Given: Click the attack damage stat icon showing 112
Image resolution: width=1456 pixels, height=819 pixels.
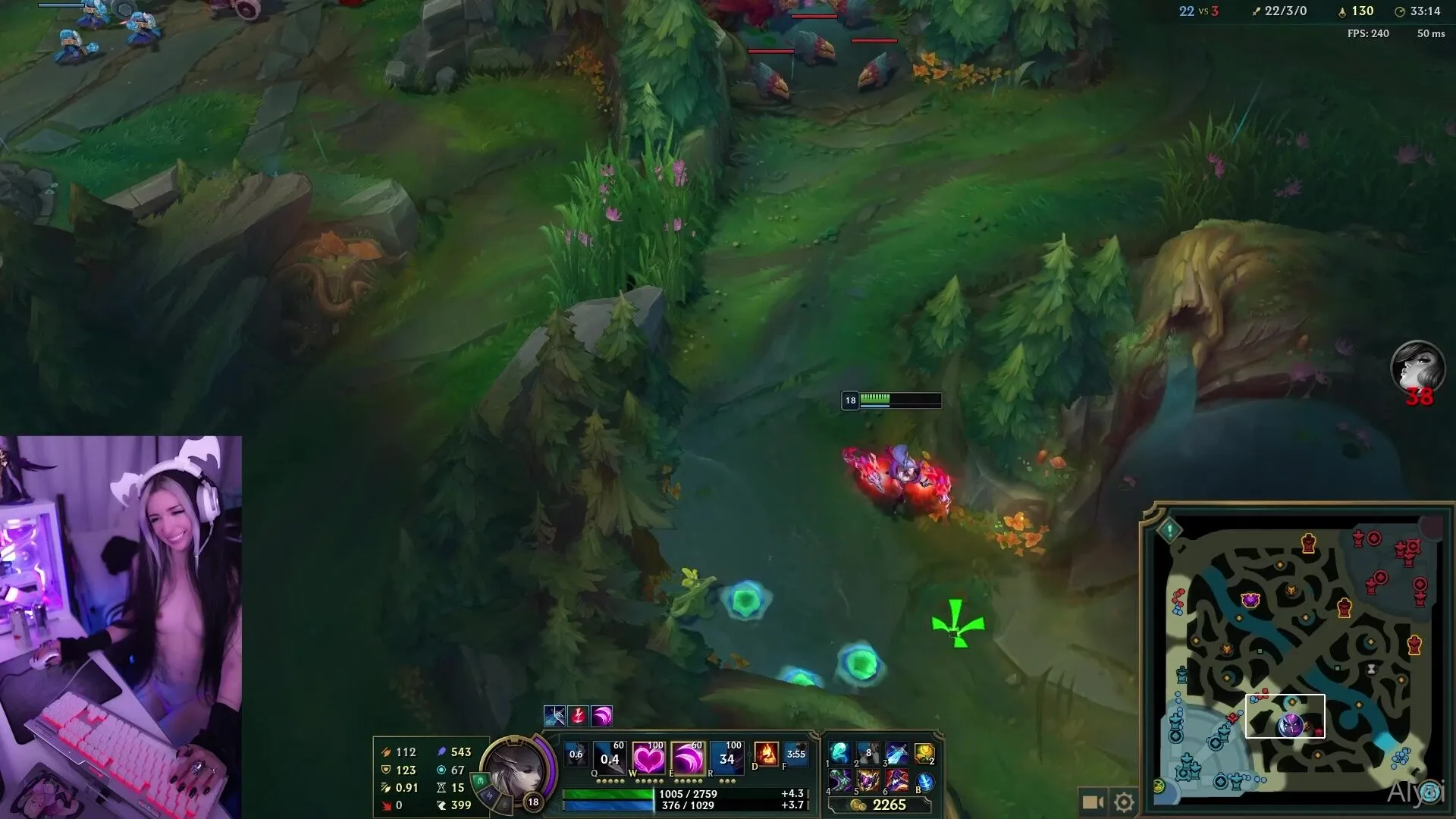Looking at the screenshot, I should point(387,752).
